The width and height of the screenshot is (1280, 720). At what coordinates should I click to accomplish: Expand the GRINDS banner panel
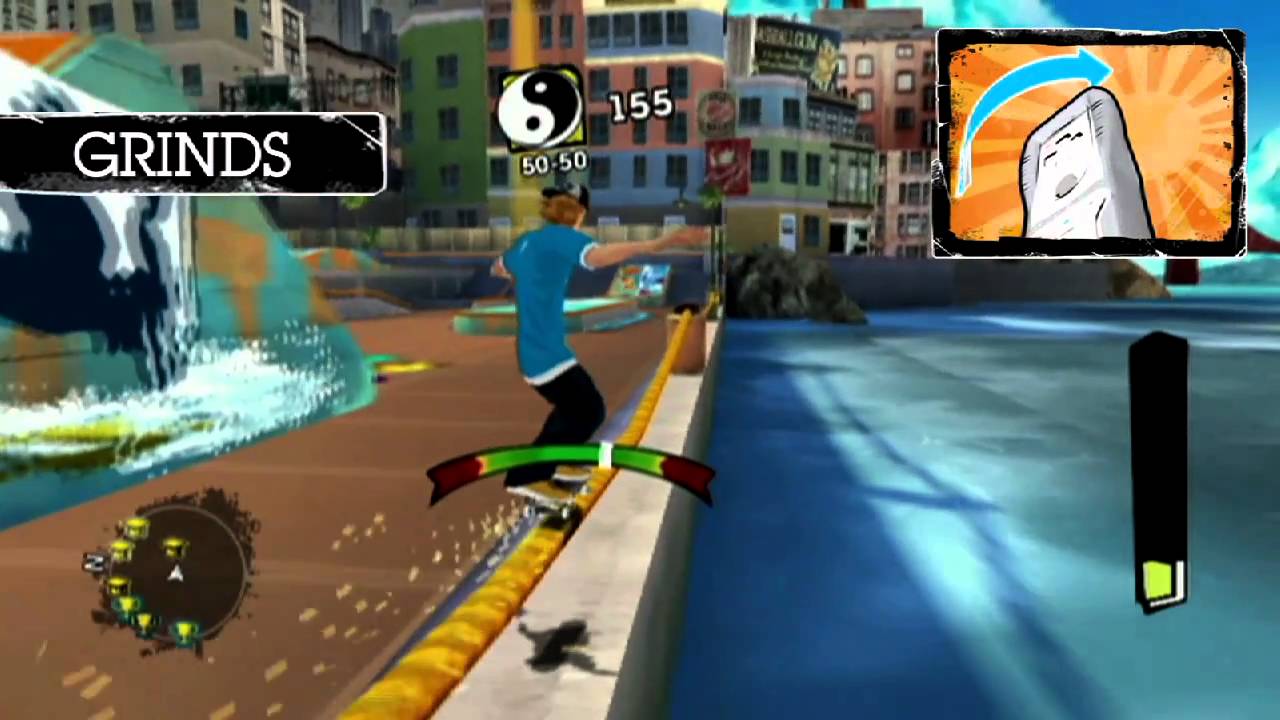(185, 155)
